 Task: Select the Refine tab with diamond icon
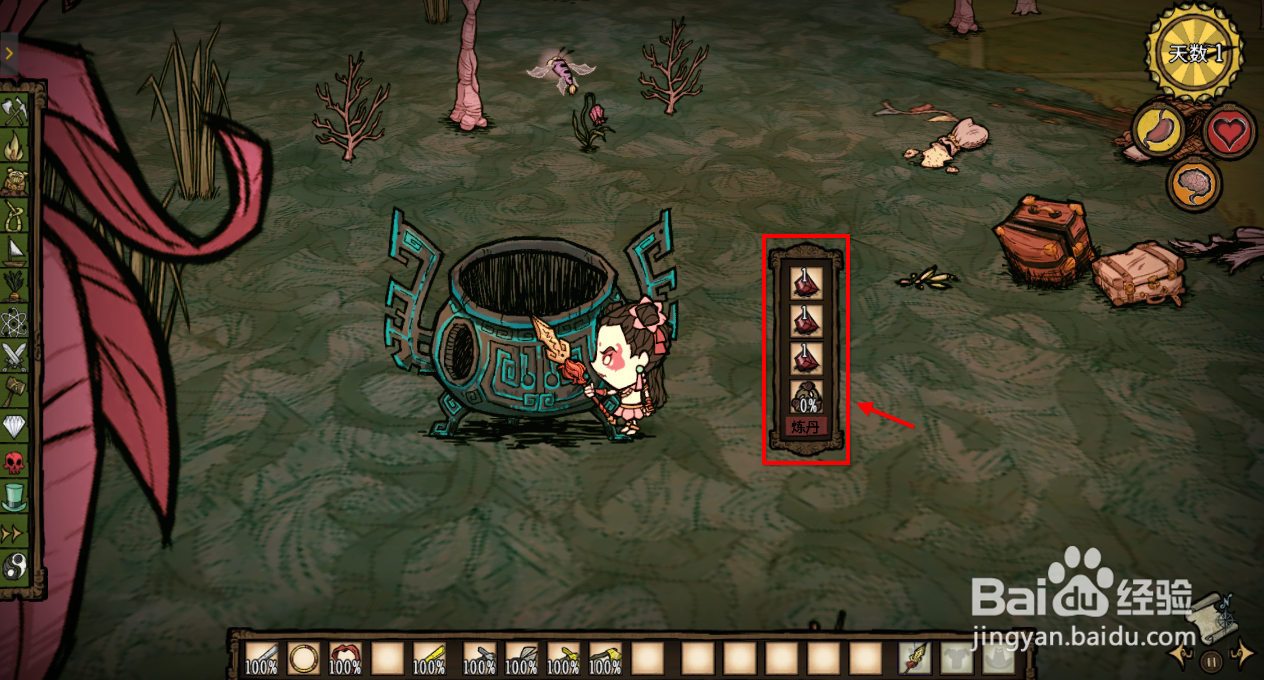(x=15, y=425)
